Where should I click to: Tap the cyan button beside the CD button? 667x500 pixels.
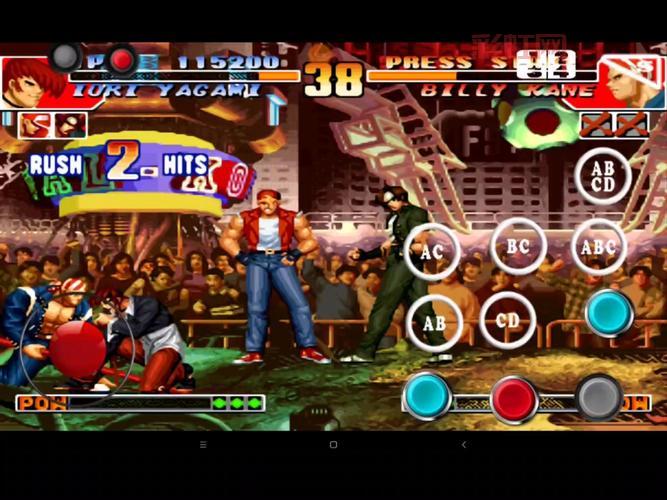coord(609,313)
